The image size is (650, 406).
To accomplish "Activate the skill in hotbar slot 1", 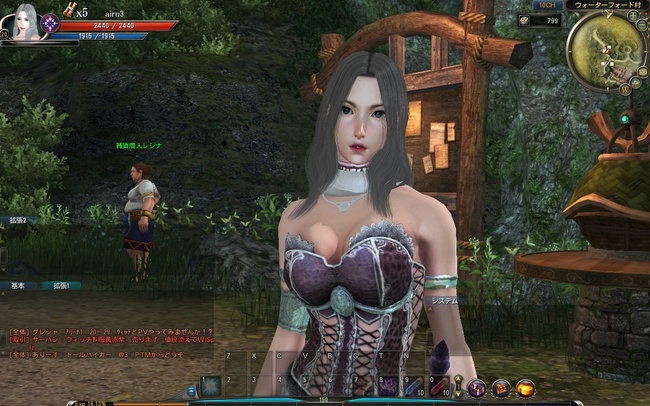I will click(211, 385).
